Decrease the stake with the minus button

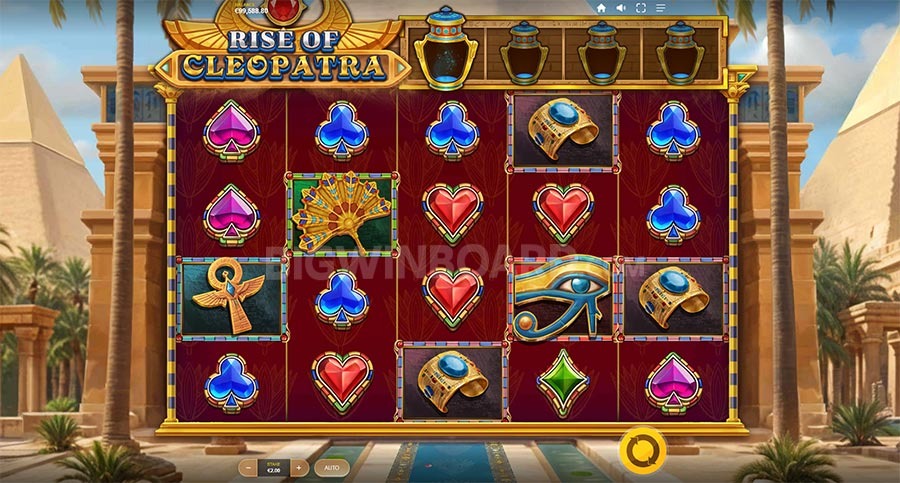pos(249,467)
